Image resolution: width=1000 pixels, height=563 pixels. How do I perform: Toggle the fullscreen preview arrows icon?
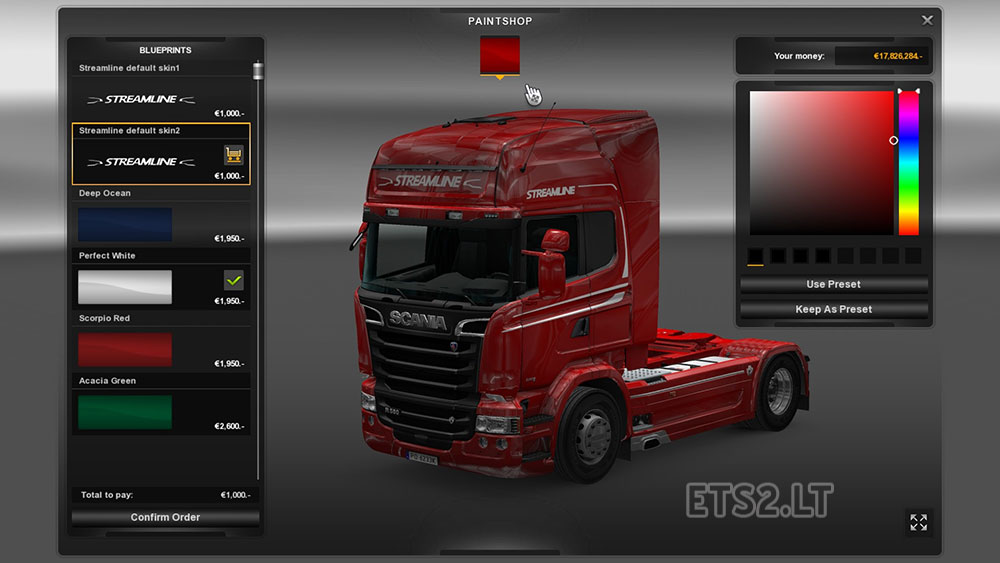click(x=918, y=522)
